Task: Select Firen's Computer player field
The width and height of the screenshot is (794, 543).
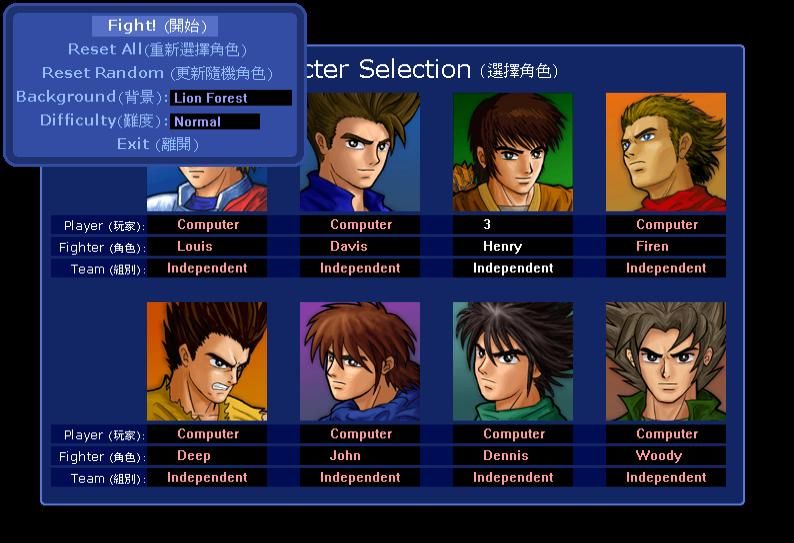Action: [666, 225]
